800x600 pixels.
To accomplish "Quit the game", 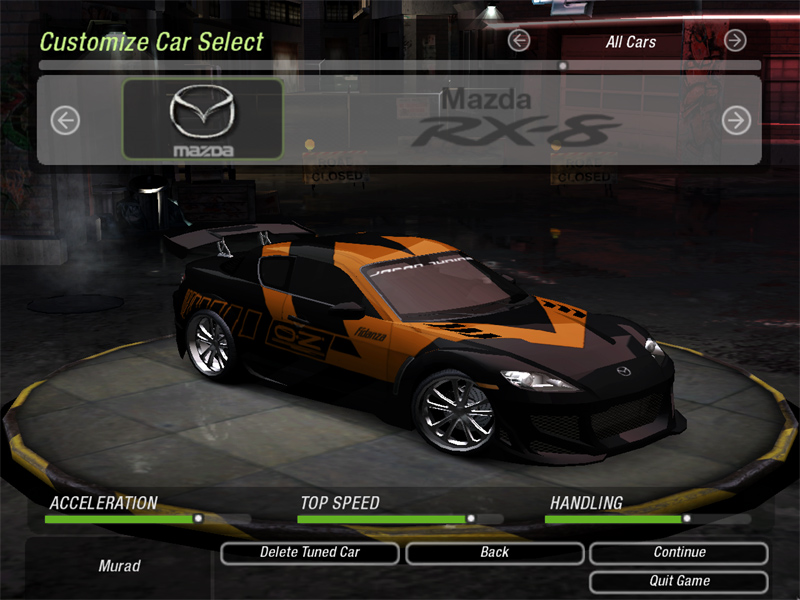I will click(679, 581).
